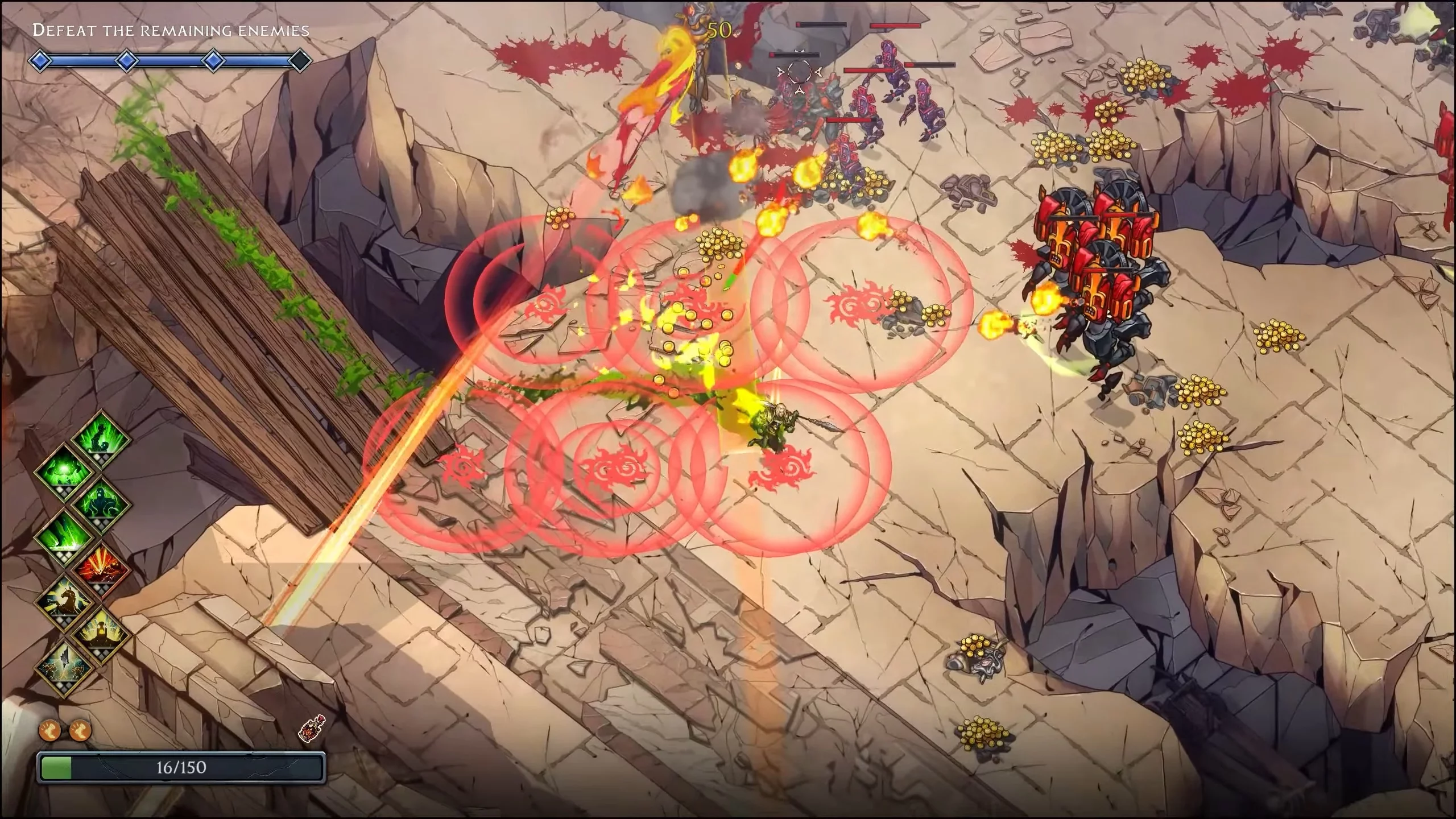Use the red potion bottle
Viewport: 1456px width, 819px height.
click(x=312, y=729)
